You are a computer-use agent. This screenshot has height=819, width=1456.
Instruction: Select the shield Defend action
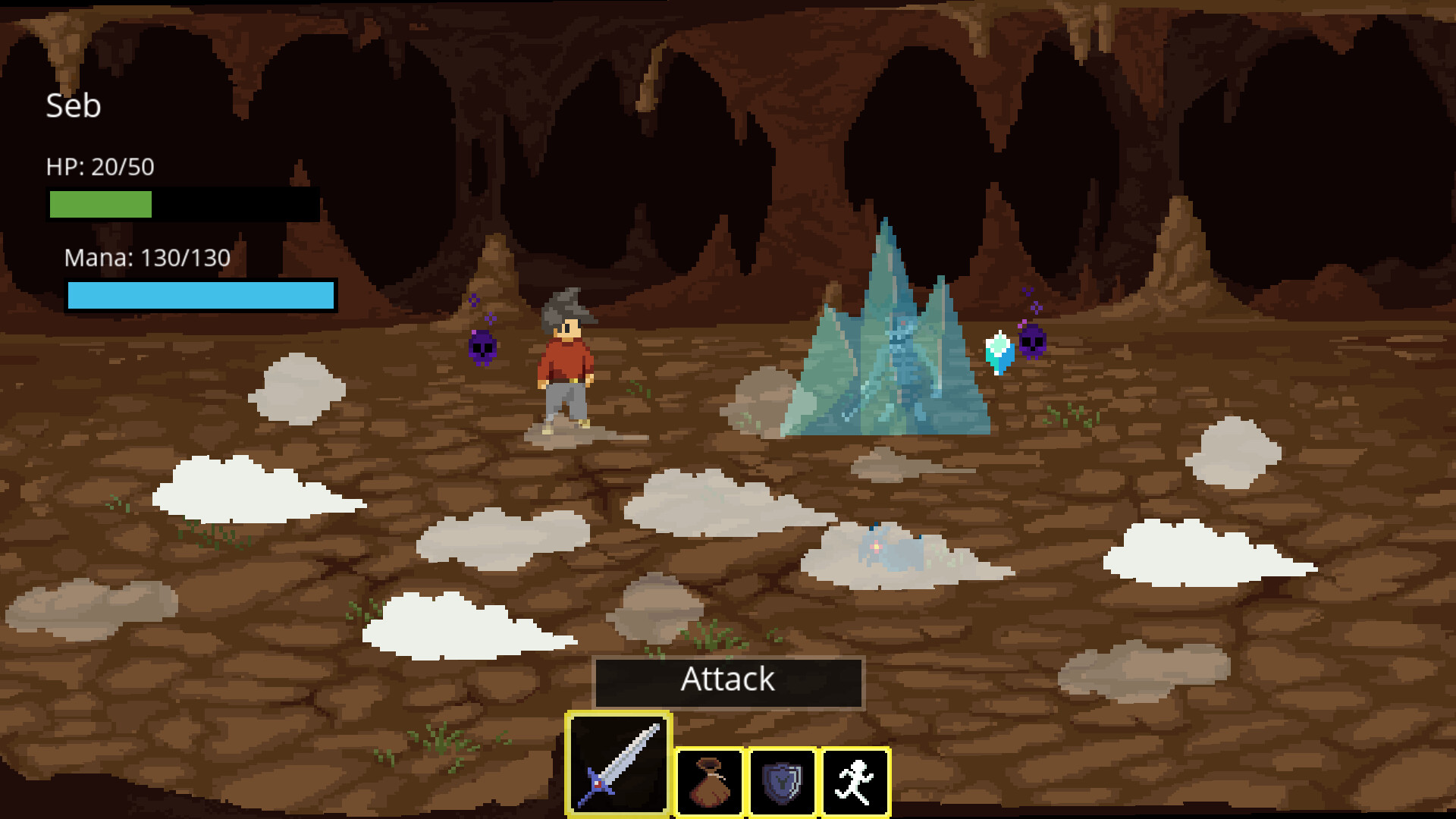point(783,784)
